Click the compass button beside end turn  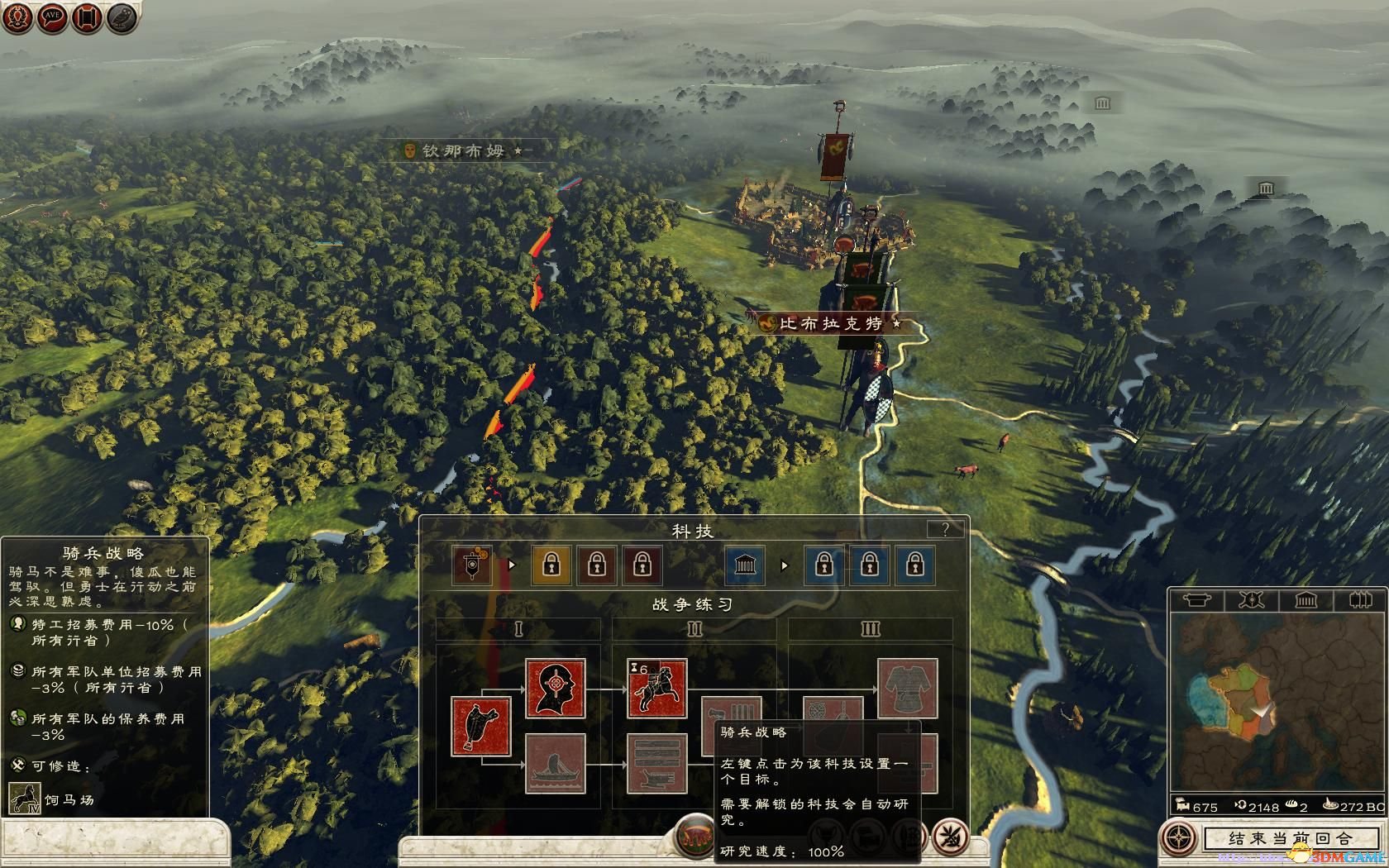click(1178, 837)
